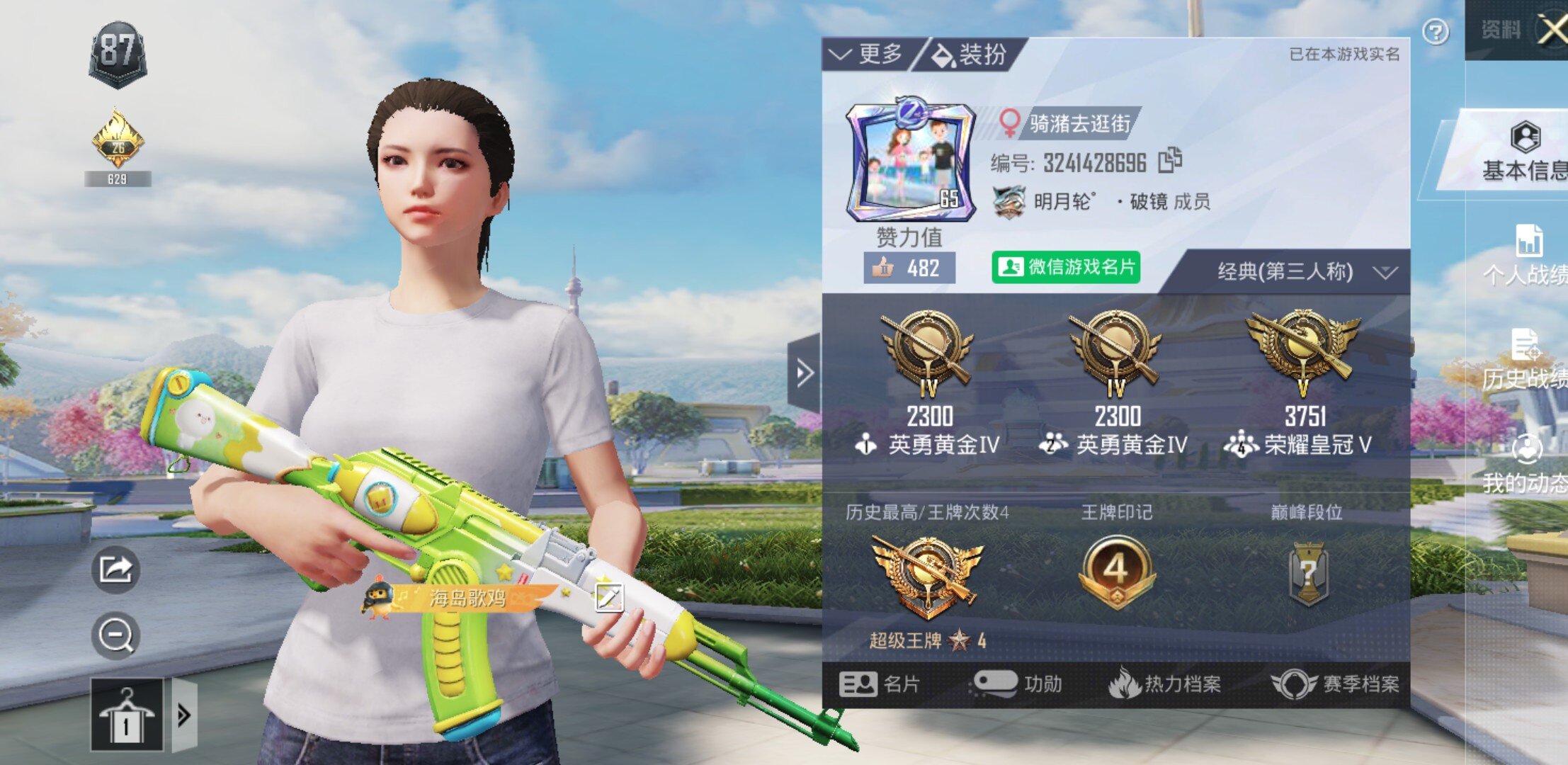Show the 我的动态 side tab
The width and height of the screenshot is (1568, 765).
point(1526,464)
